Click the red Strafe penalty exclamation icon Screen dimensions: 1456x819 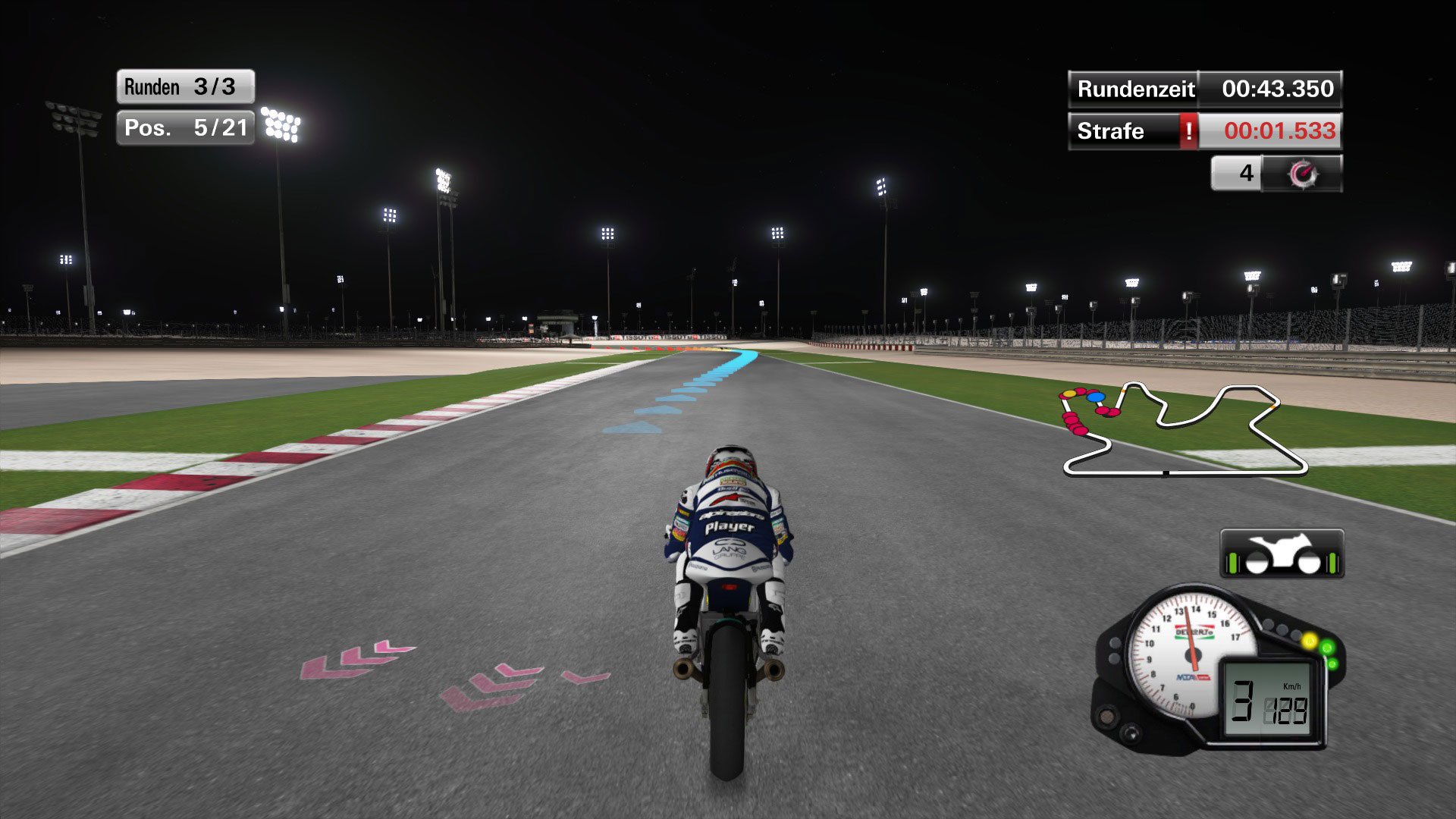pos(1189,131)
